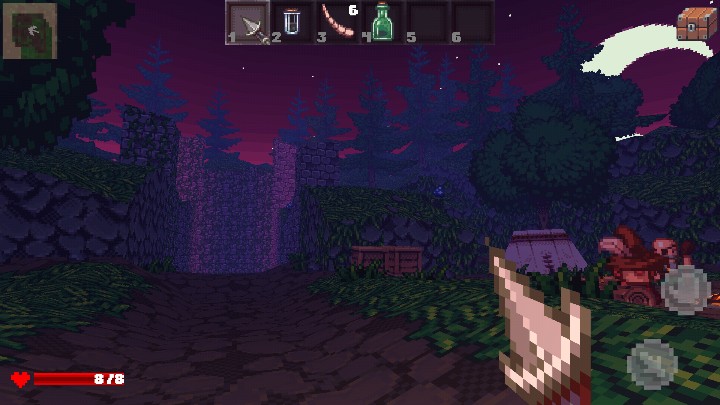The image size is (720, 405).
Task: Tap the round stone dagger attack button
Action: (651, 362)
